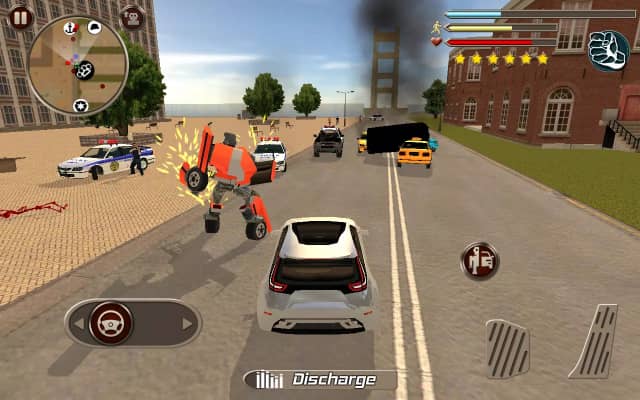Activate the Discharge button
The image size is (640, 400).
[x=319, y=379]
